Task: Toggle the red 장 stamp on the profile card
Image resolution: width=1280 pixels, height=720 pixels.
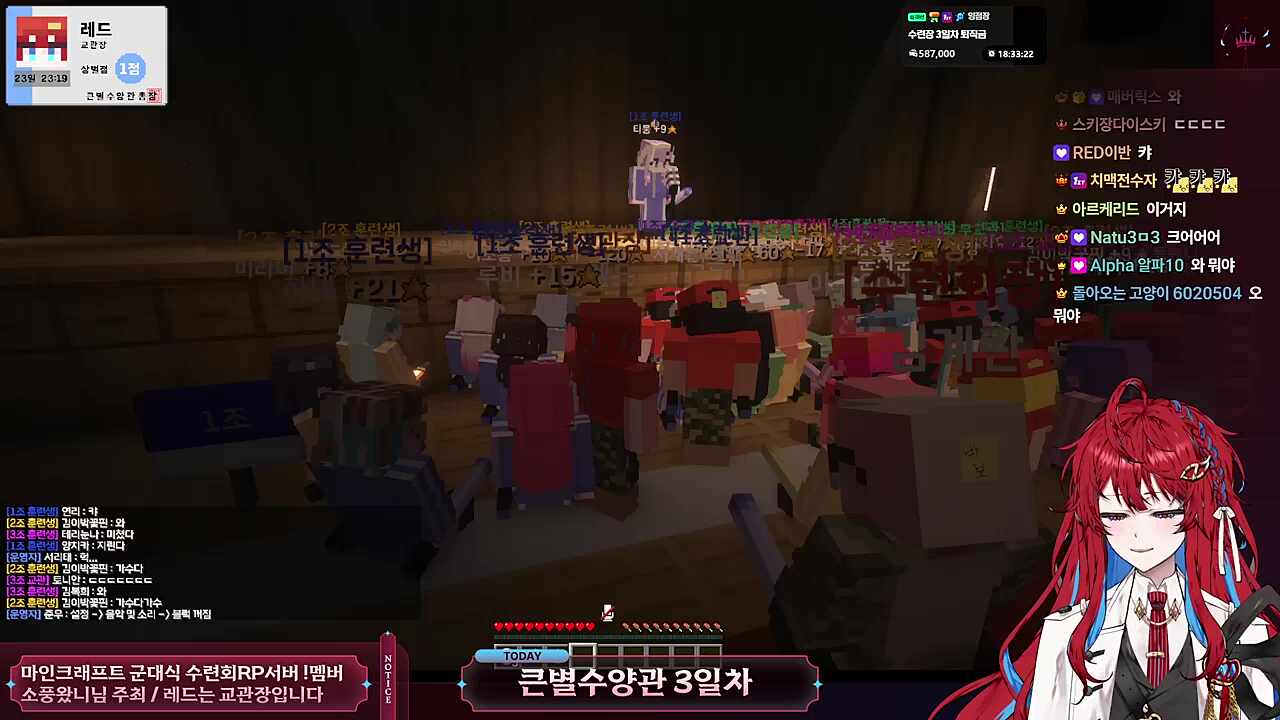Action: [x=154, y=93]
